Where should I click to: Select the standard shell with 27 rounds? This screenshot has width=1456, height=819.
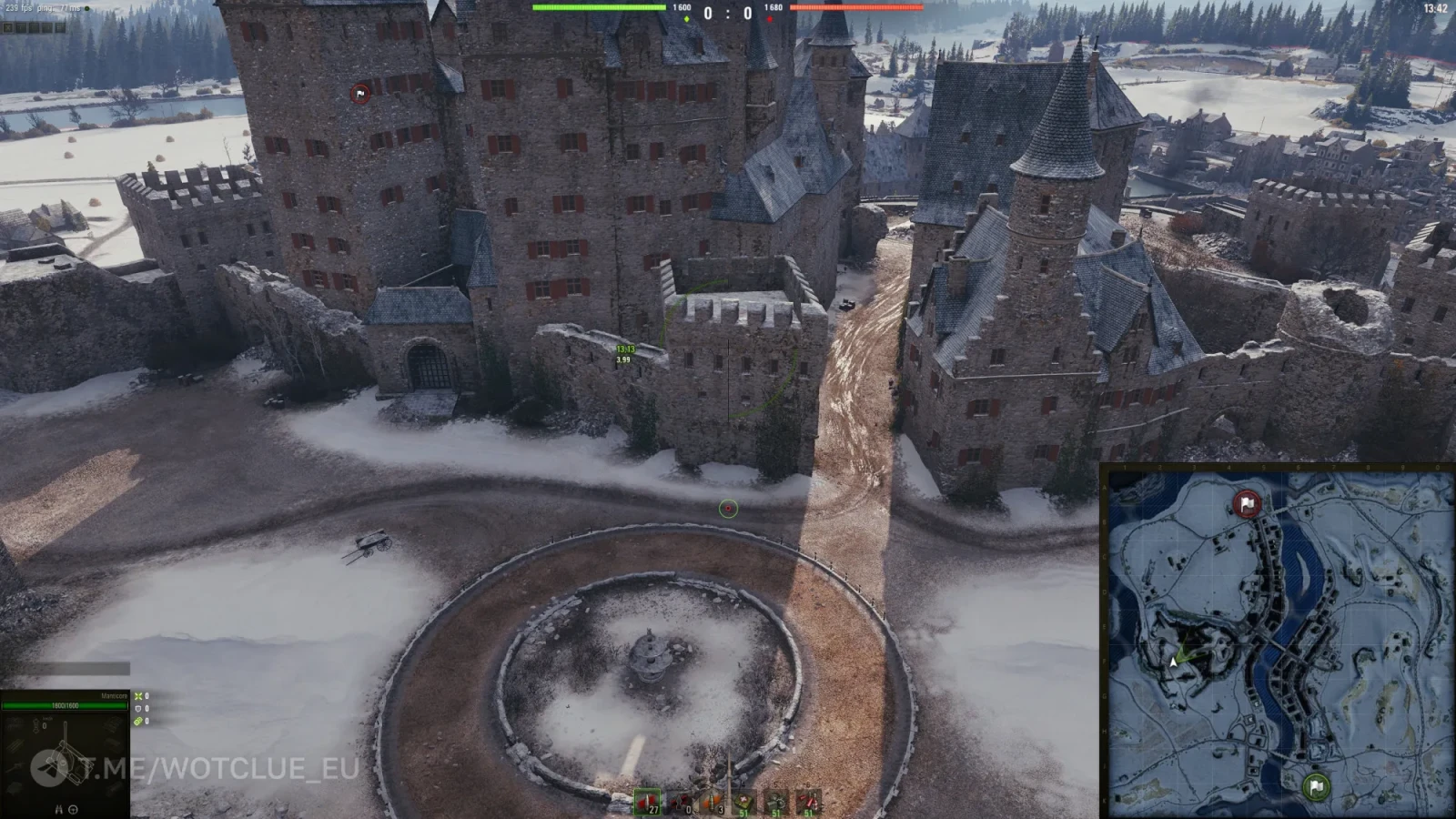647,802
